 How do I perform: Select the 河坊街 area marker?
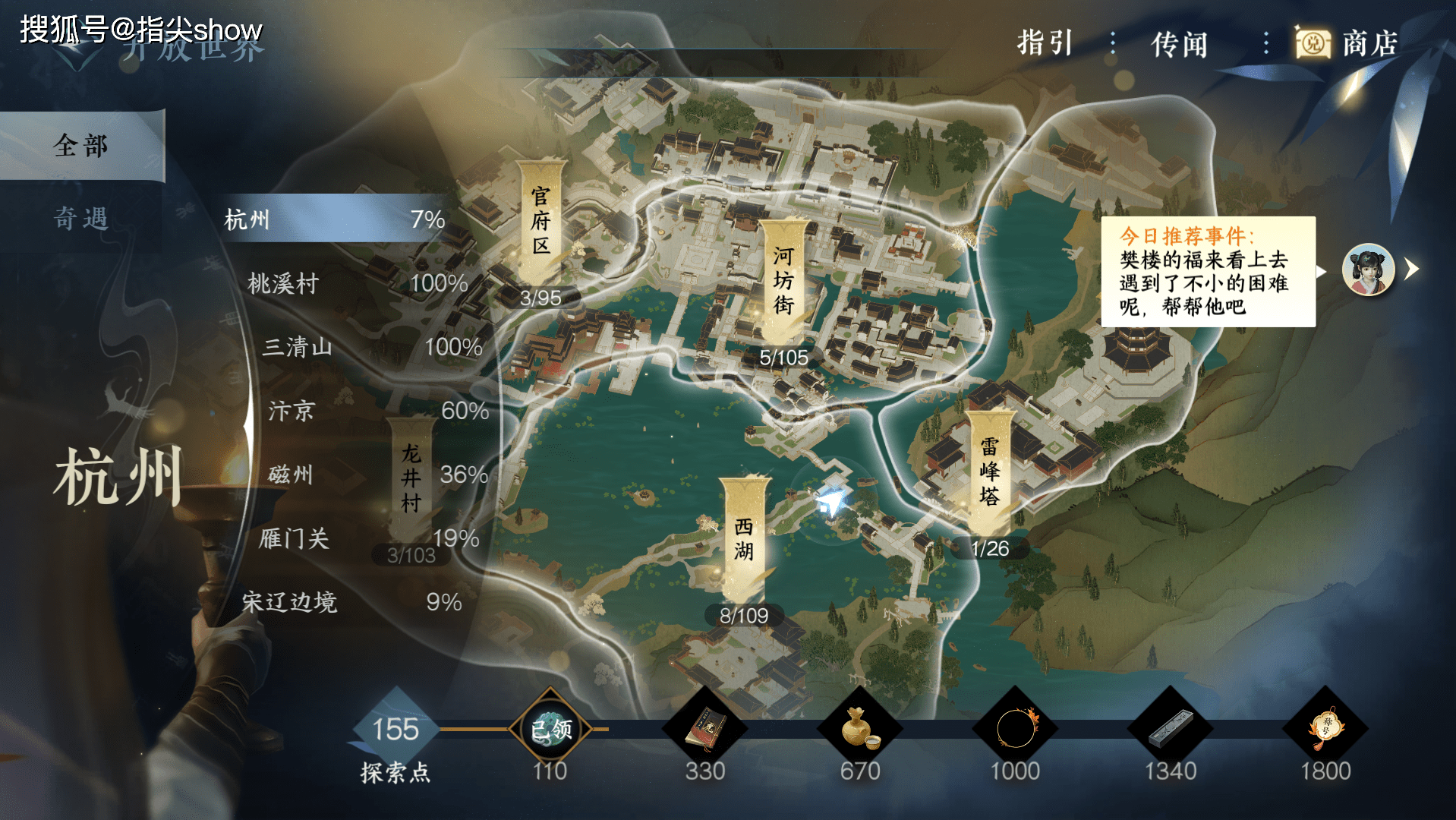click(x=783, y=280)
